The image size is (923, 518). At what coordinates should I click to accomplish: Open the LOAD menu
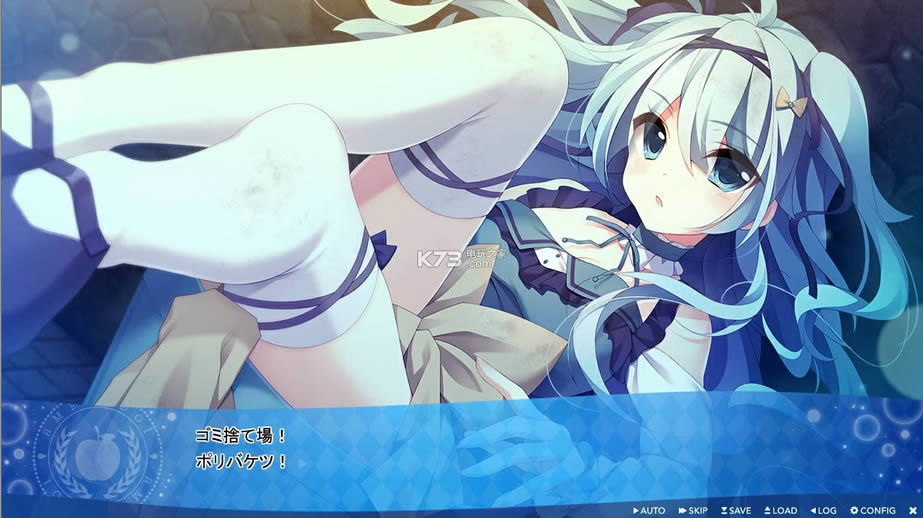click(780, 510)
